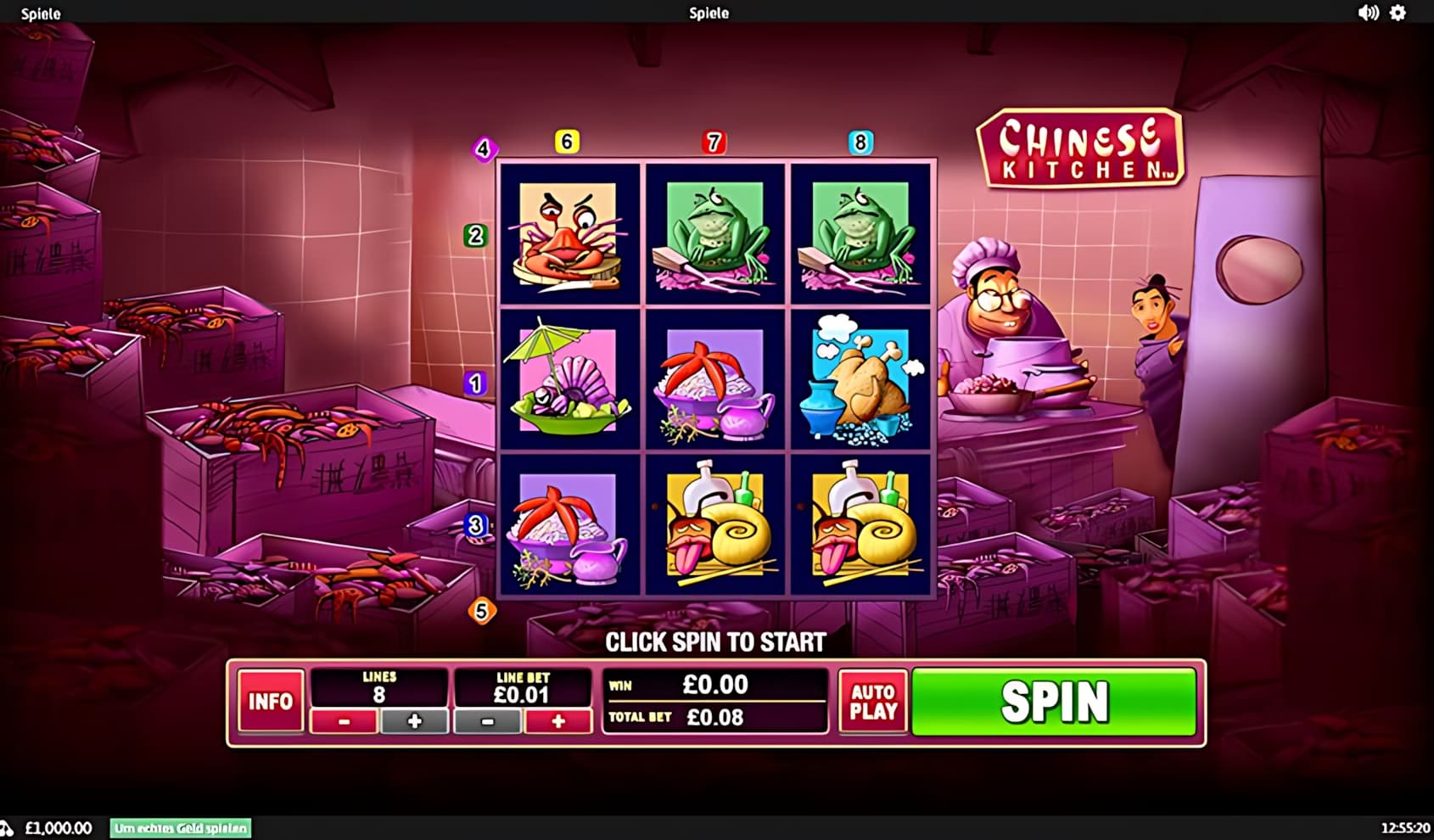Select payline marker number 1
This screenshot has height=840, width=1434.
(x=475, y=384)
